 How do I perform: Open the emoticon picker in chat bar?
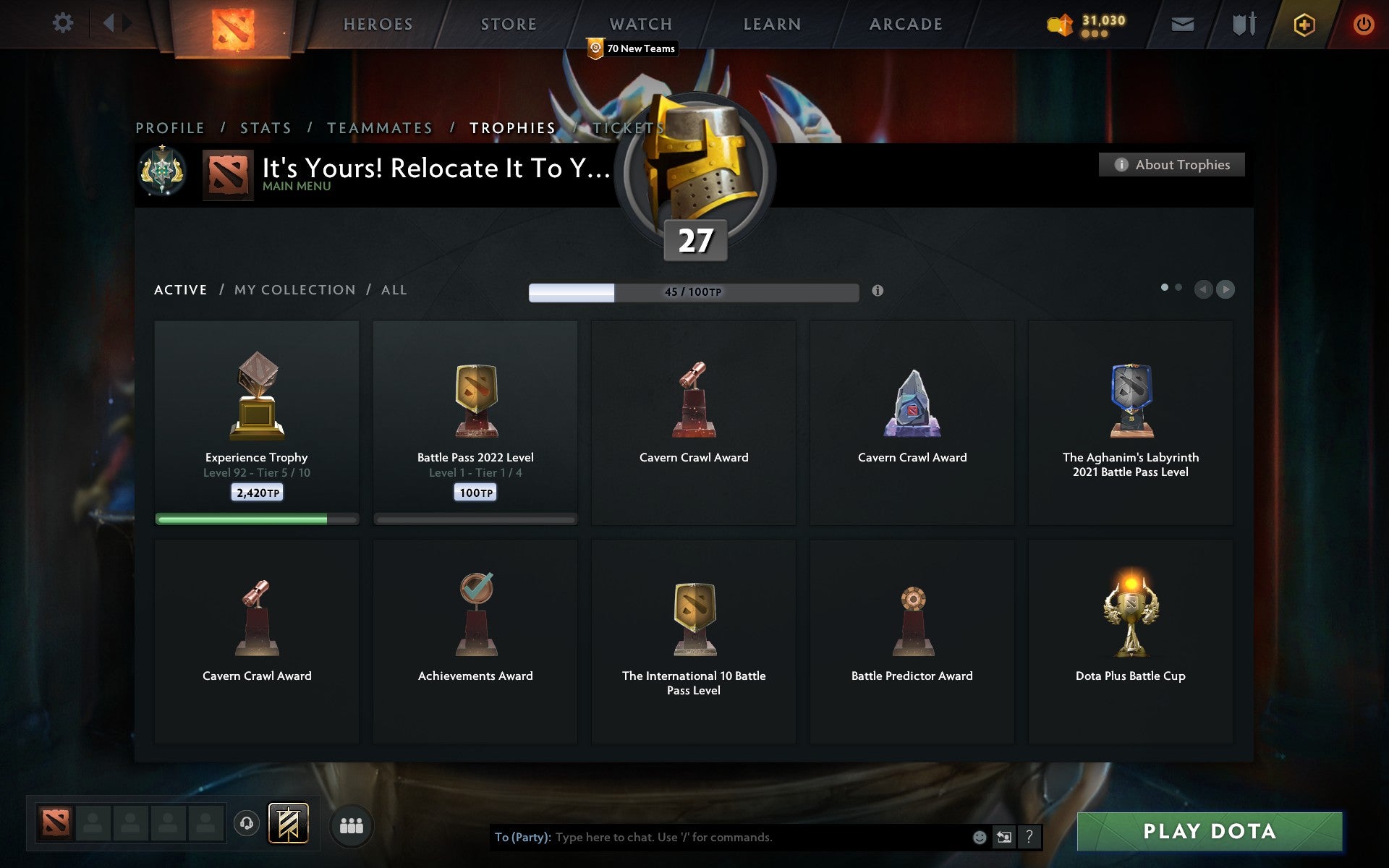pos(980,838)
